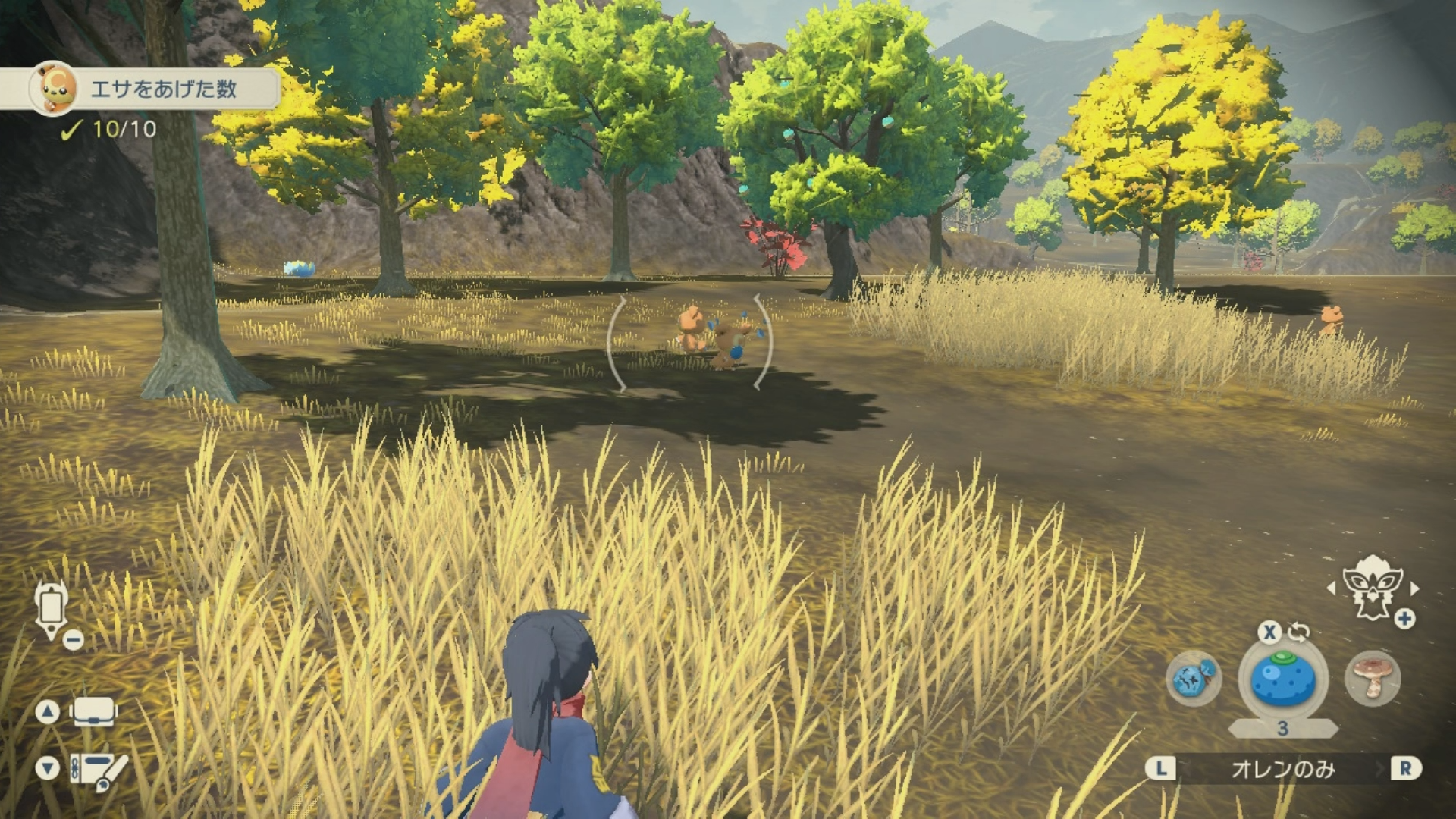Open the feeding count research task tracker
Viewport: 1456px width, 819px height.
[152, 89]
